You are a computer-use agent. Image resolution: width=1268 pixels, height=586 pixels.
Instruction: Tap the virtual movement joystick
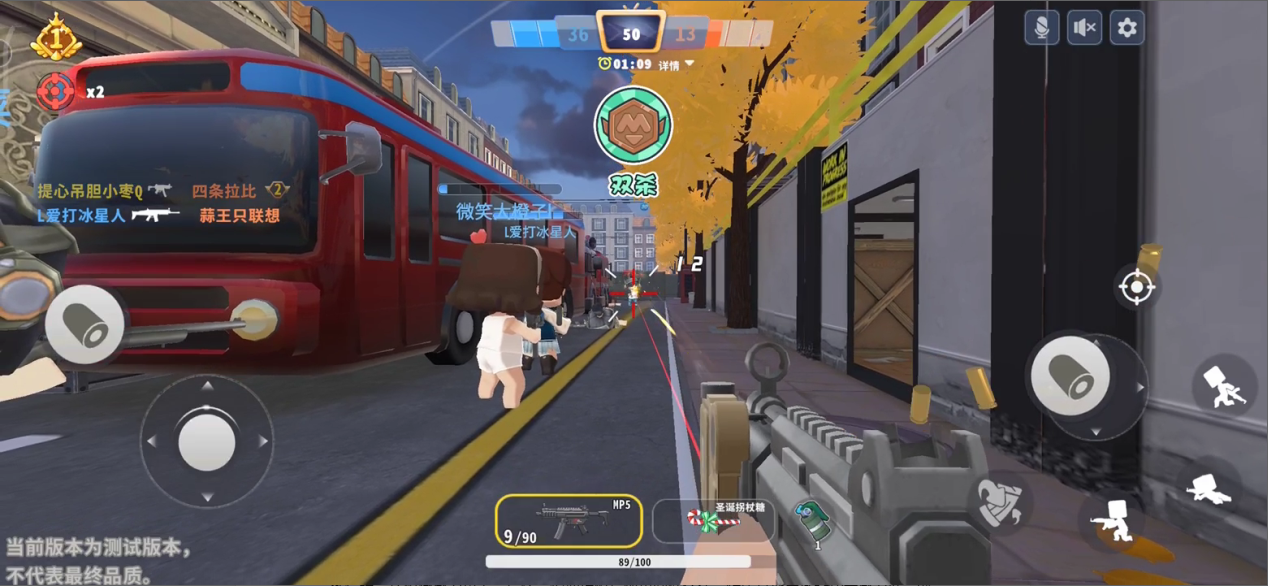tap(207, 440)
